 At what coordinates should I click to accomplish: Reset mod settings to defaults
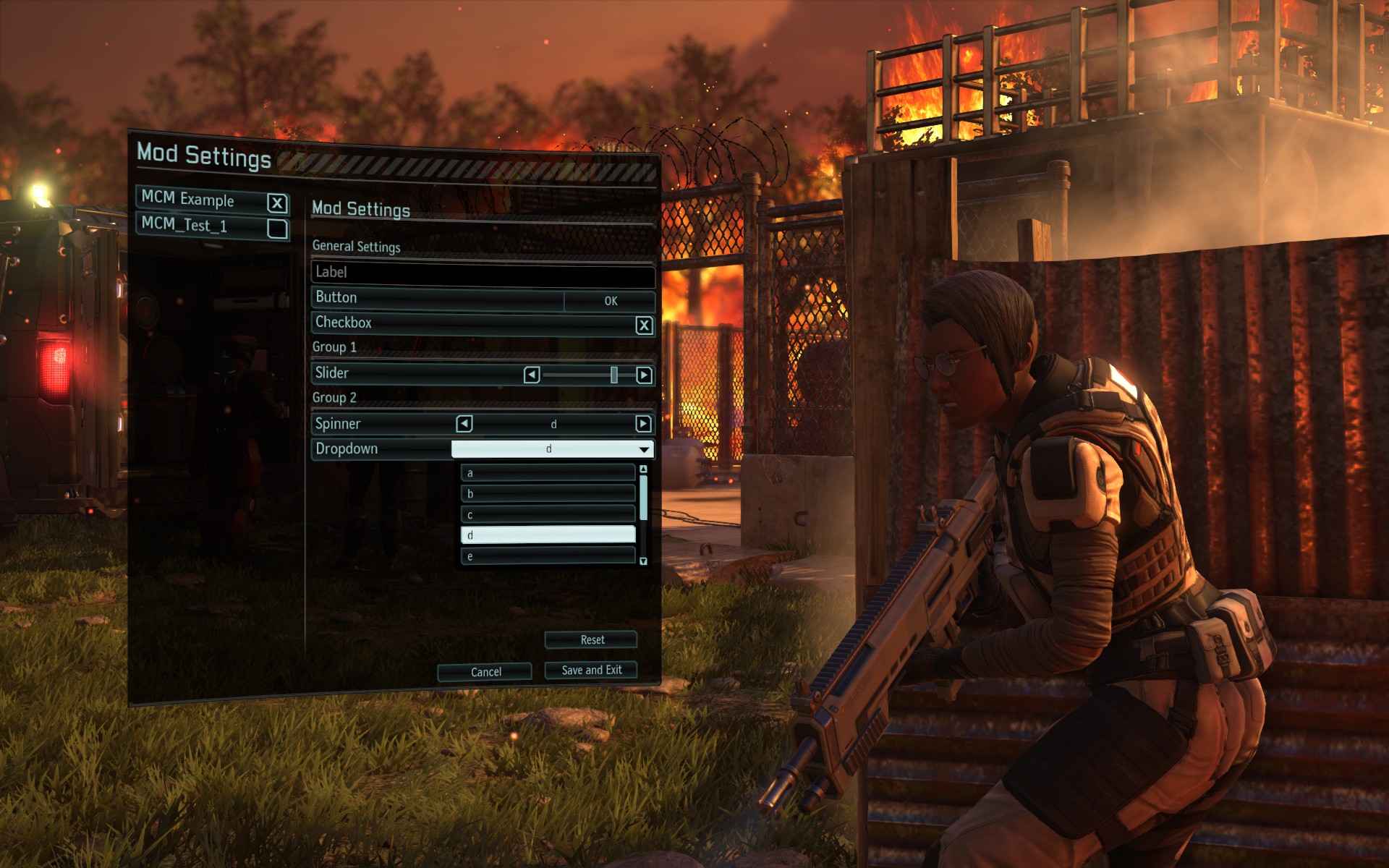point(591,640)
